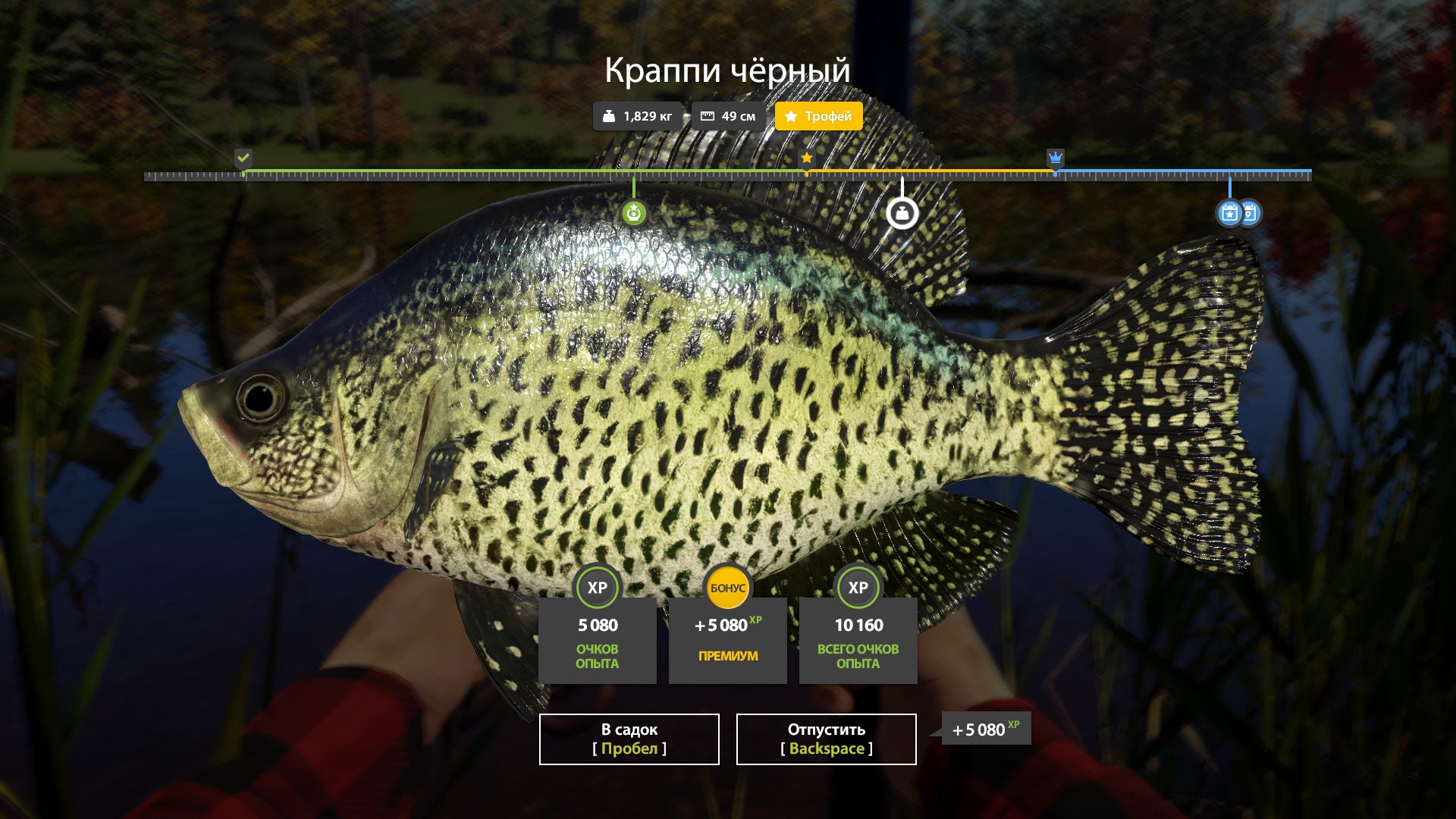1456x819 pixels.
Task: Select the XP circle above 10 160
Action: (858, 586)
